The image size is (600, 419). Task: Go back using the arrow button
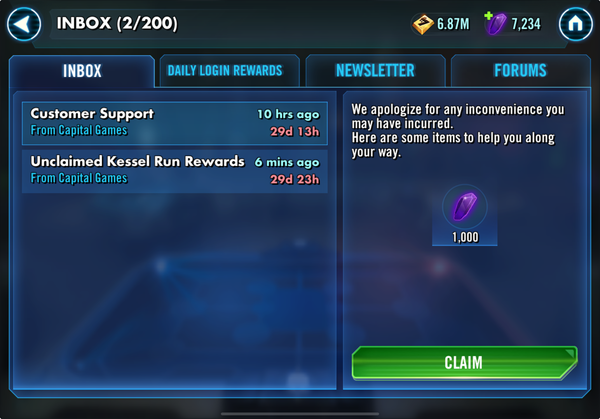tap(24, 23)
